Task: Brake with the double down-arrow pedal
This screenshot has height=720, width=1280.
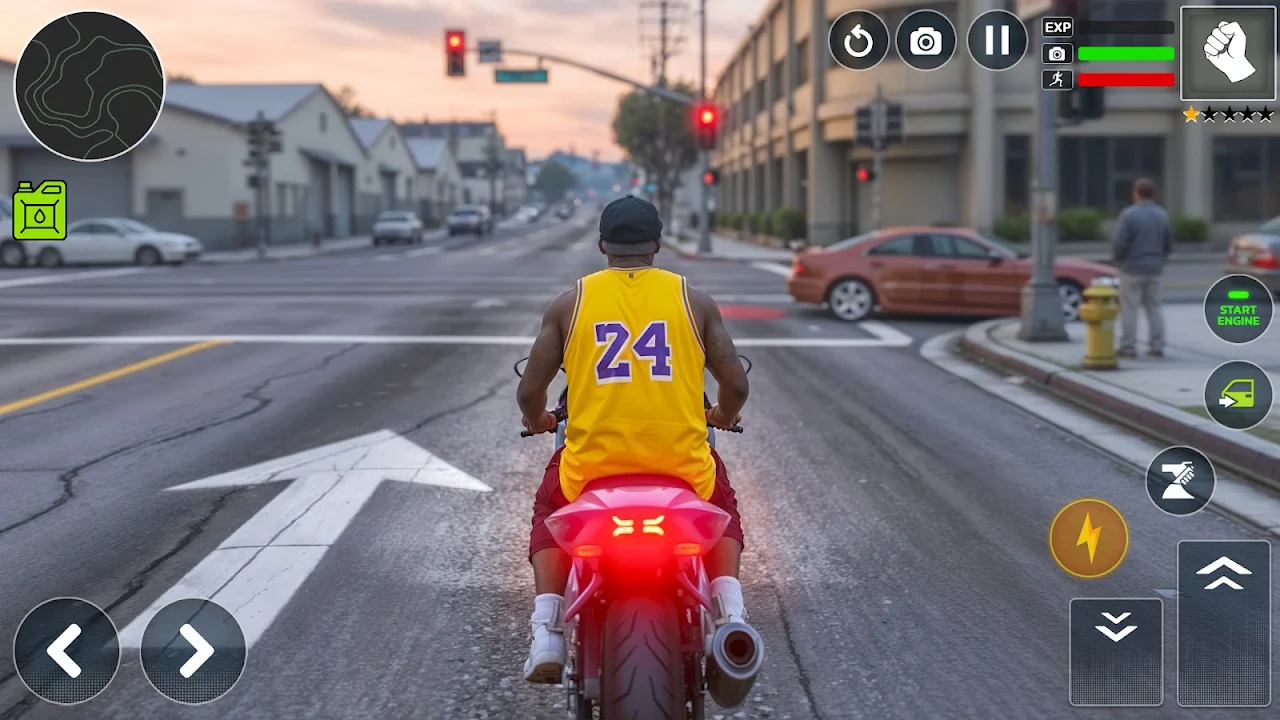Action: tap(1116, 651)
